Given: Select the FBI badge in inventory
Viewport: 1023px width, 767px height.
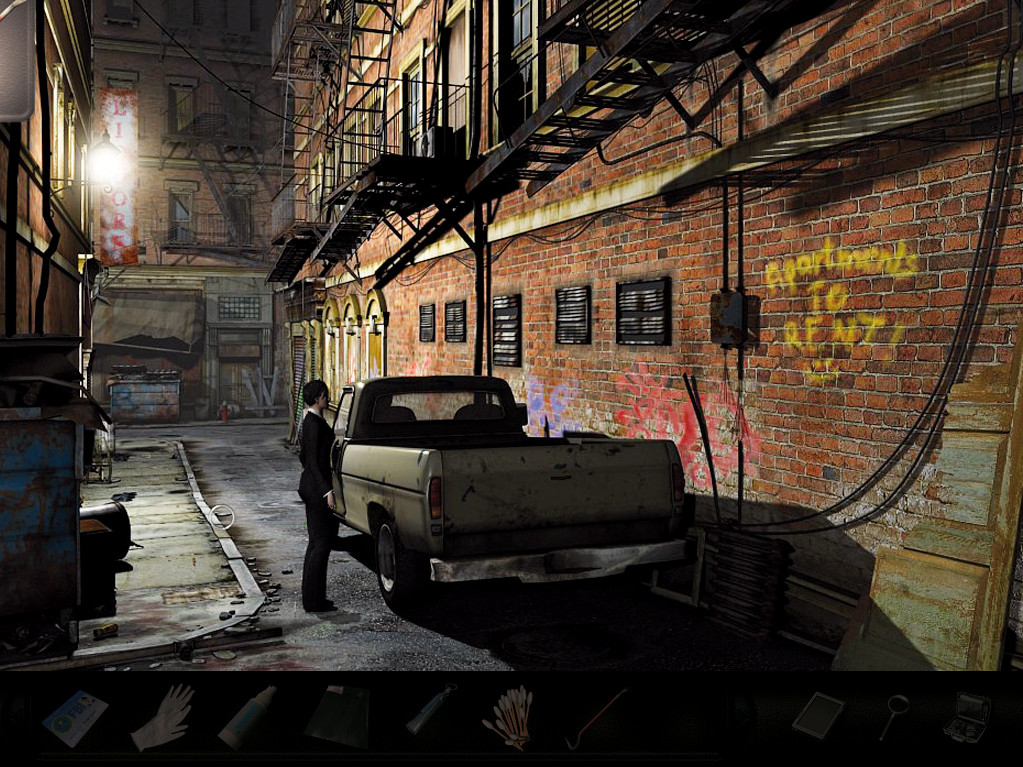Looking at the screenshot, I should pos(75,716).
